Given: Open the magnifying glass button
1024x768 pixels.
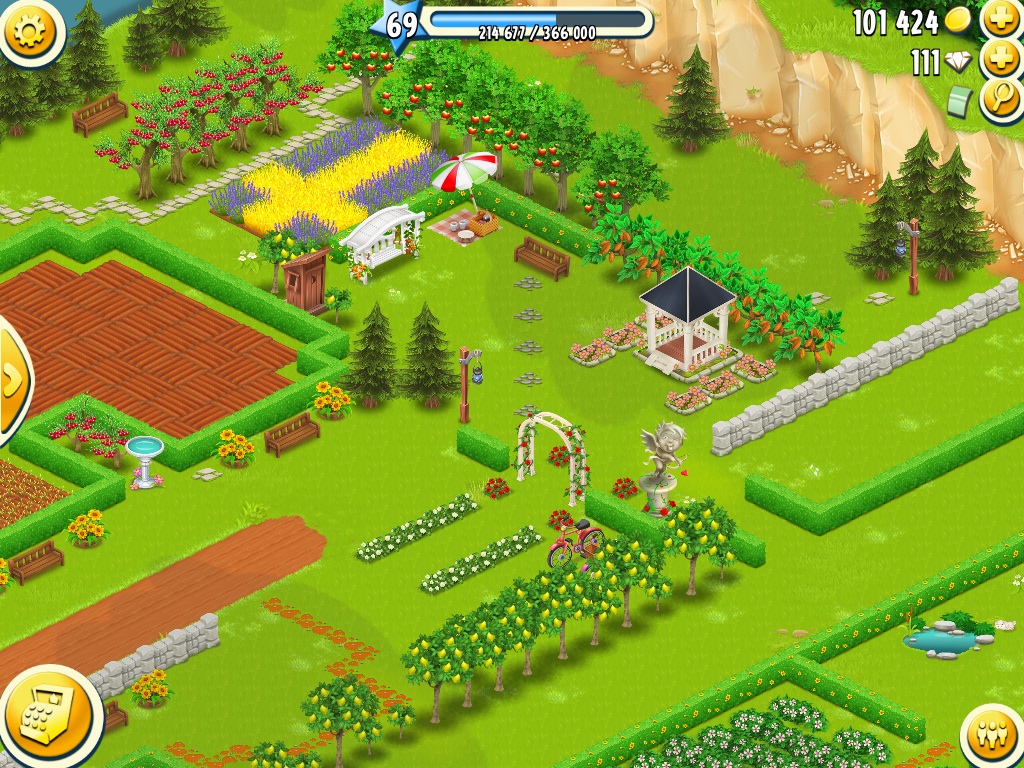Looking at the screenshot, I should [1000, 99].
